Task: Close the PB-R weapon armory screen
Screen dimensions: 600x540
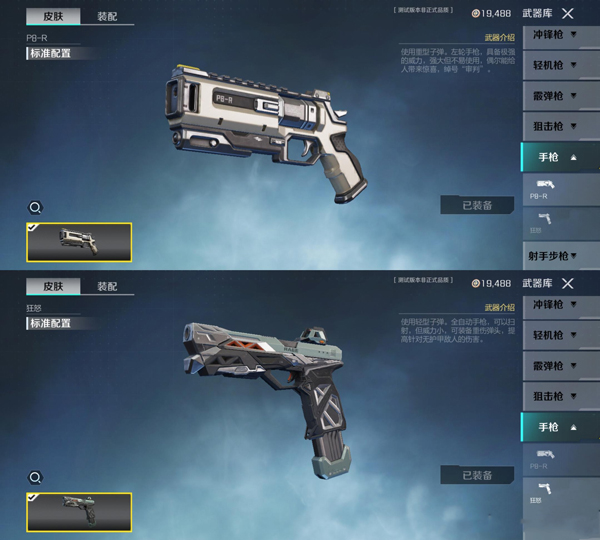Action: click(568, 14)
